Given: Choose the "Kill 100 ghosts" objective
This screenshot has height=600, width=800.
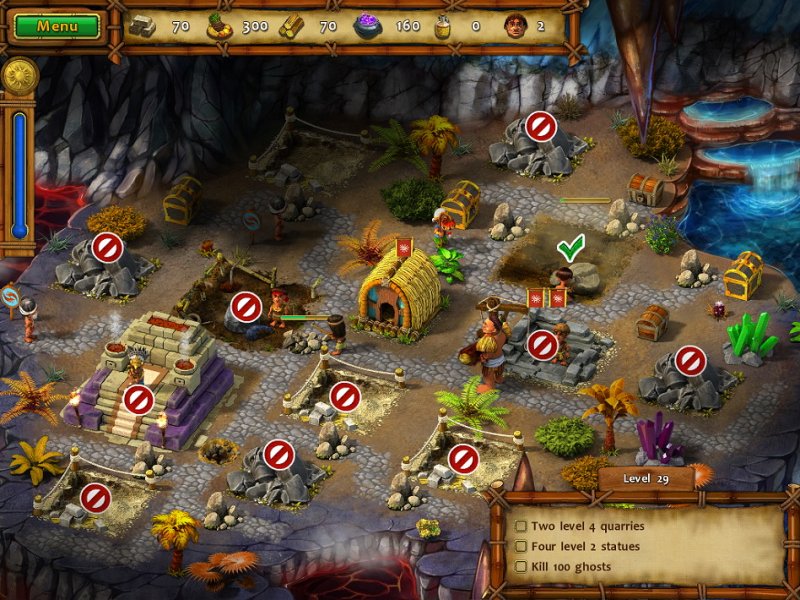Looking at the screenshot, I should tap(571, 567).
